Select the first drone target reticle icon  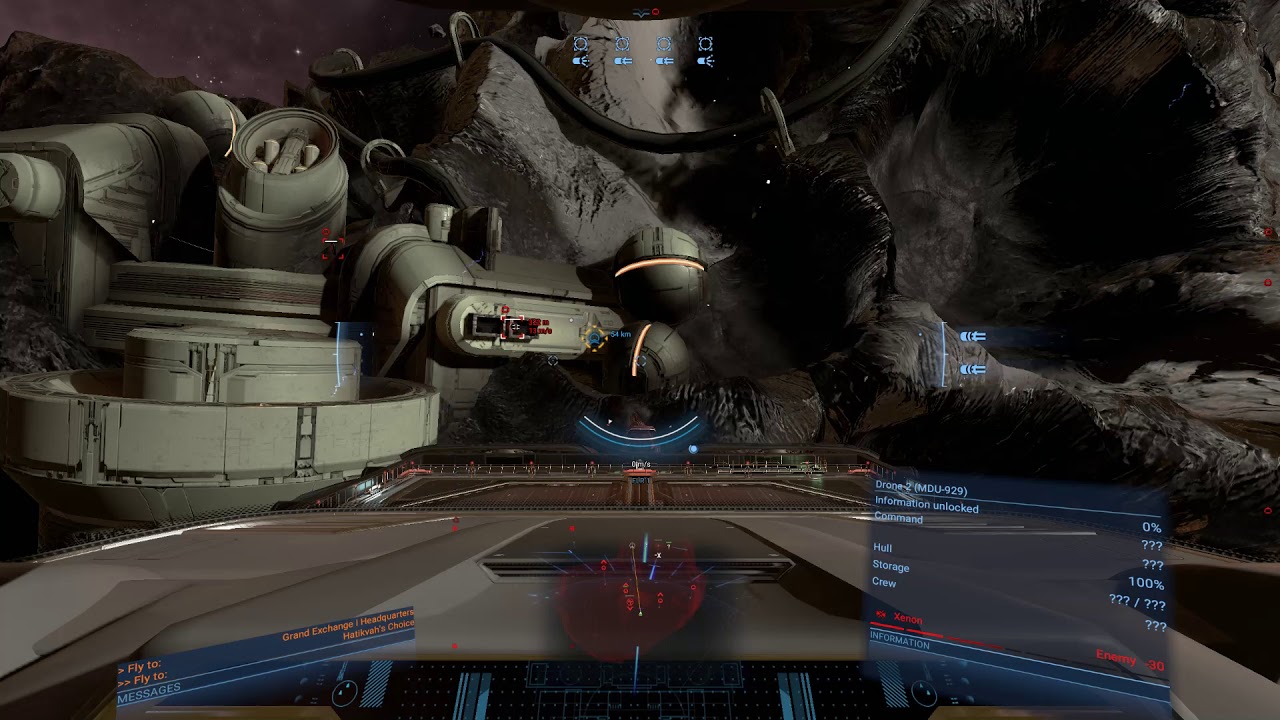pos(580,43)
